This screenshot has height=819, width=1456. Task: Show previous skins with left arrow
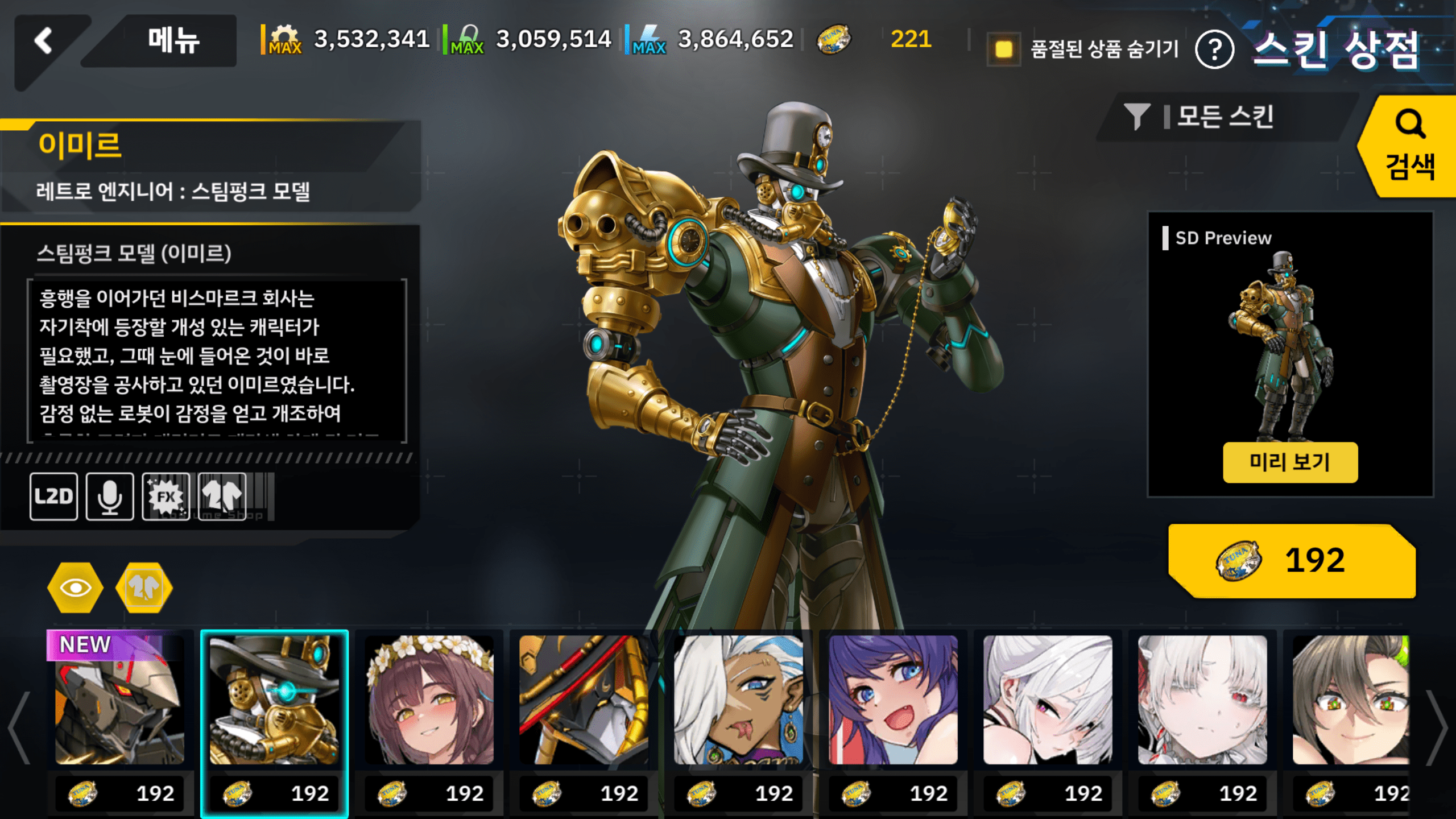pyautogui.click(x=19, y=728)
